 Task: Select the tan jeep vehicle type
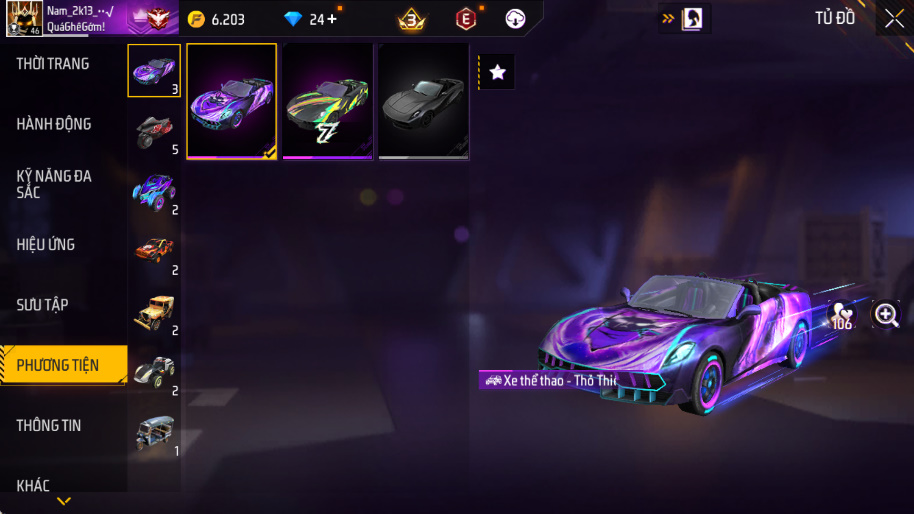(x=154, y=311)
